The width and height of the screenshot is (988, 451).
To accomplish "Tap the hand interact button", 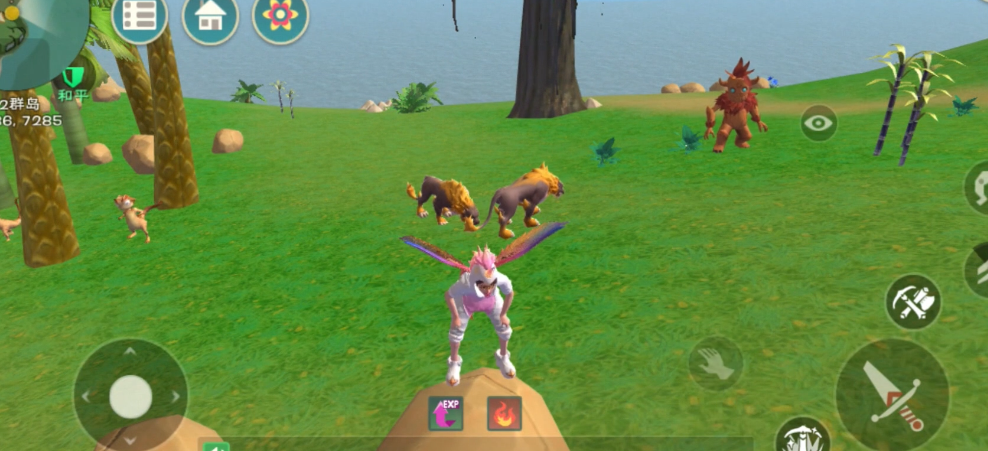I will point(716,364).
